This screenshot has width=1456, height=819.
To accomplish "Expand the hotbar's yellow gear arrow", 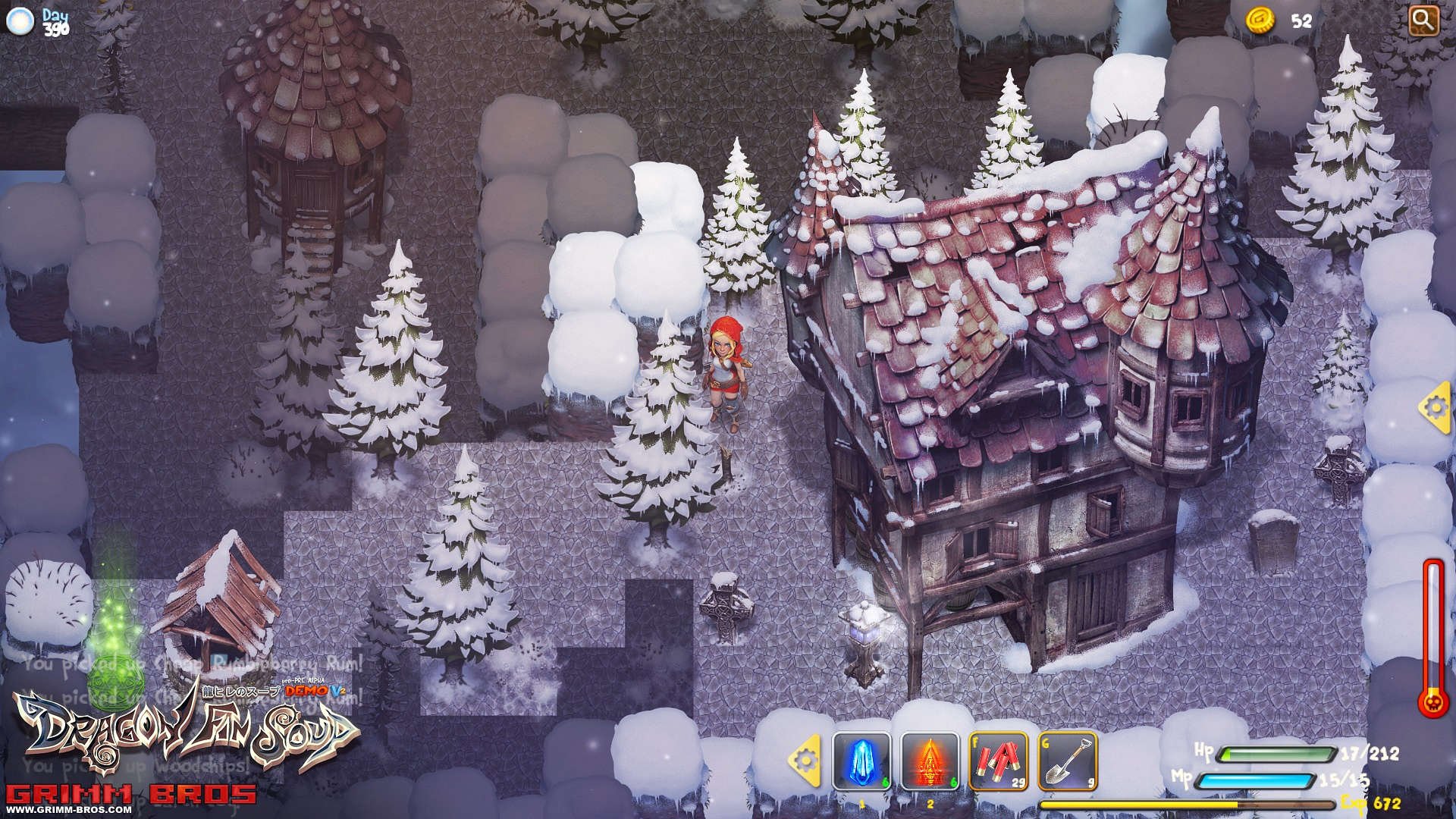I will pos(805,759).
